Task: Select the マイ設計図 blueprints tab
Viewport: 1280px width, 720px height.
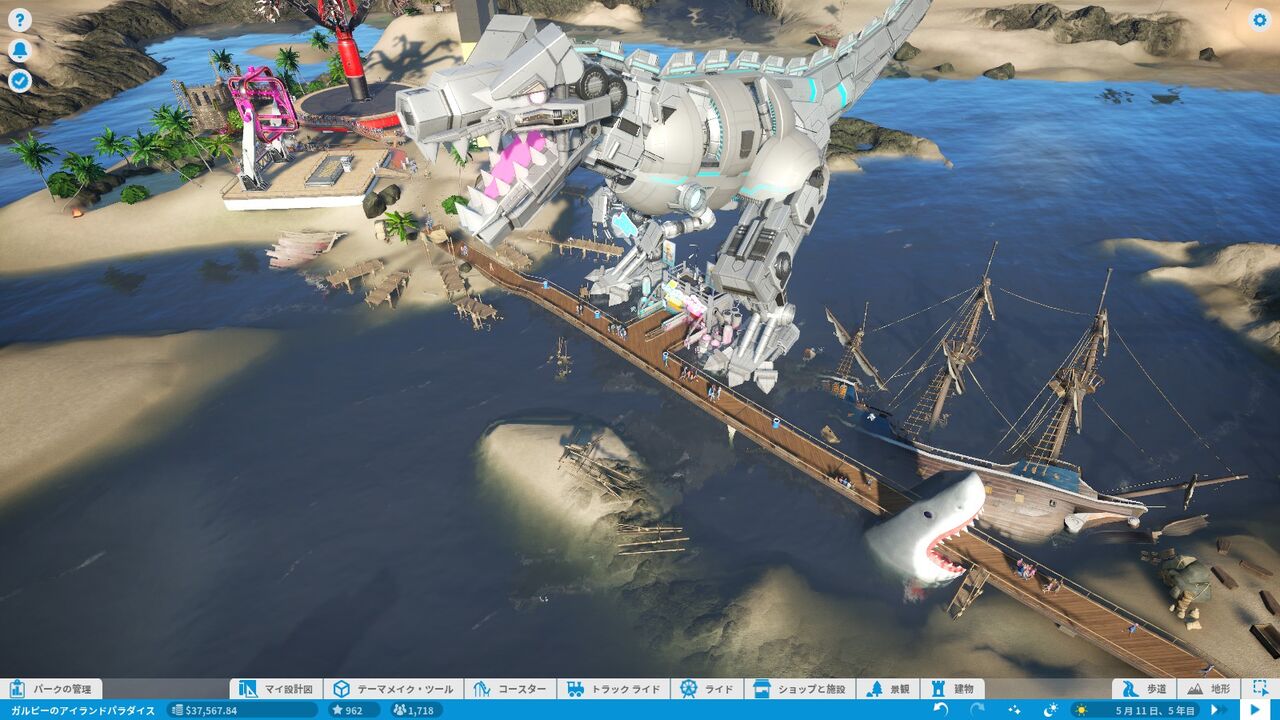Action: point(277,689)
